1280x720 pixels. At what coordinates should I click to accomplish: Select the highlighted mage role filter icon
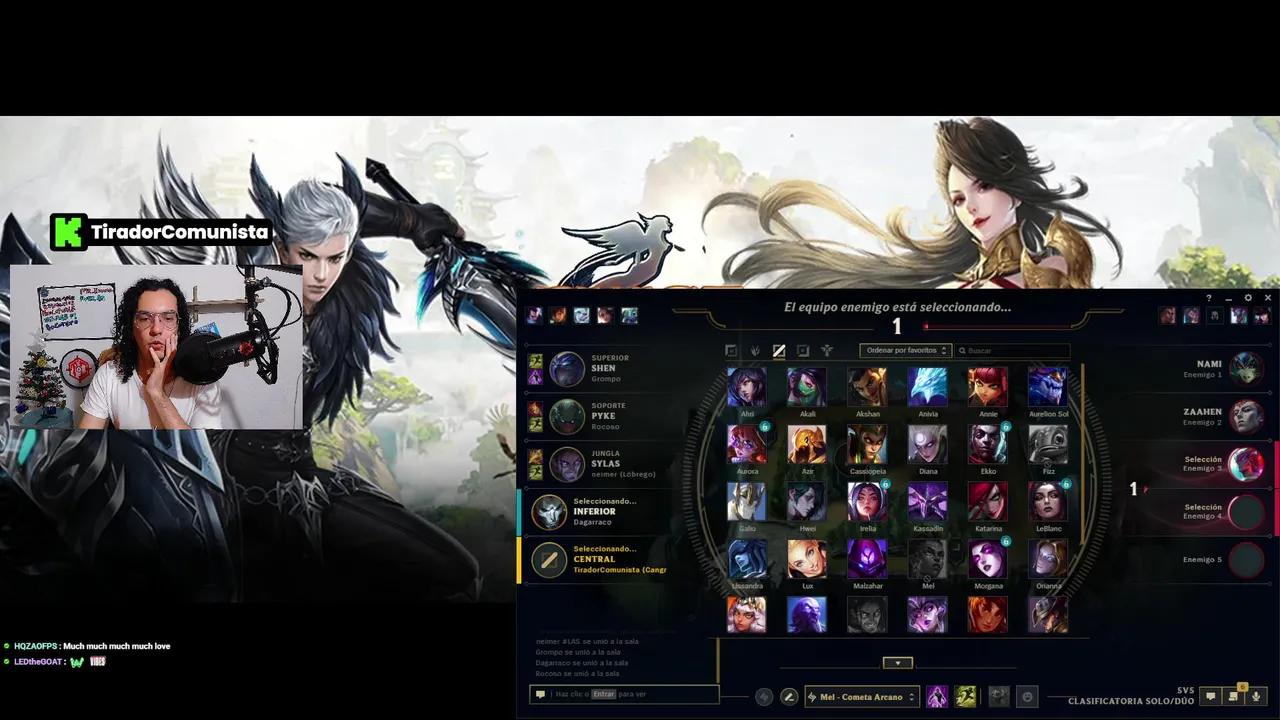[779, 350]
